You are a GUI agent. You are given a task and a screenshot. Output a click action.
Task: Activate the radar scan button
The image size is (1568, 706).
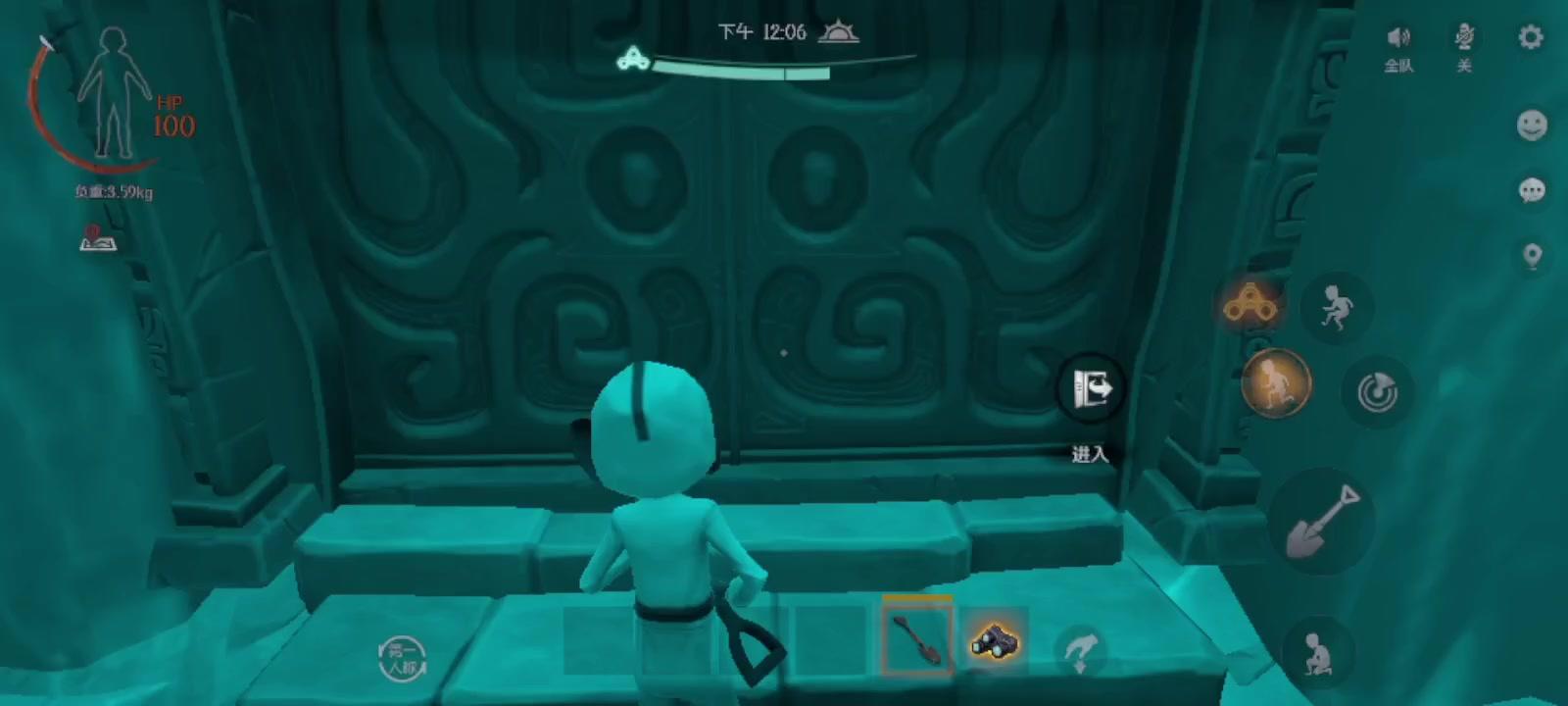[1376, 391]
